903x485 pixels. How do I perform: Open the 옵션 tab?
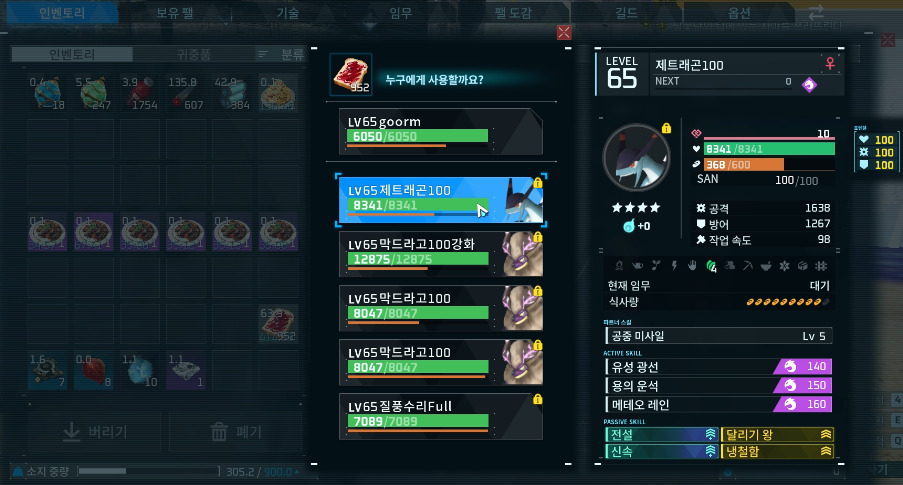[739, 13]
